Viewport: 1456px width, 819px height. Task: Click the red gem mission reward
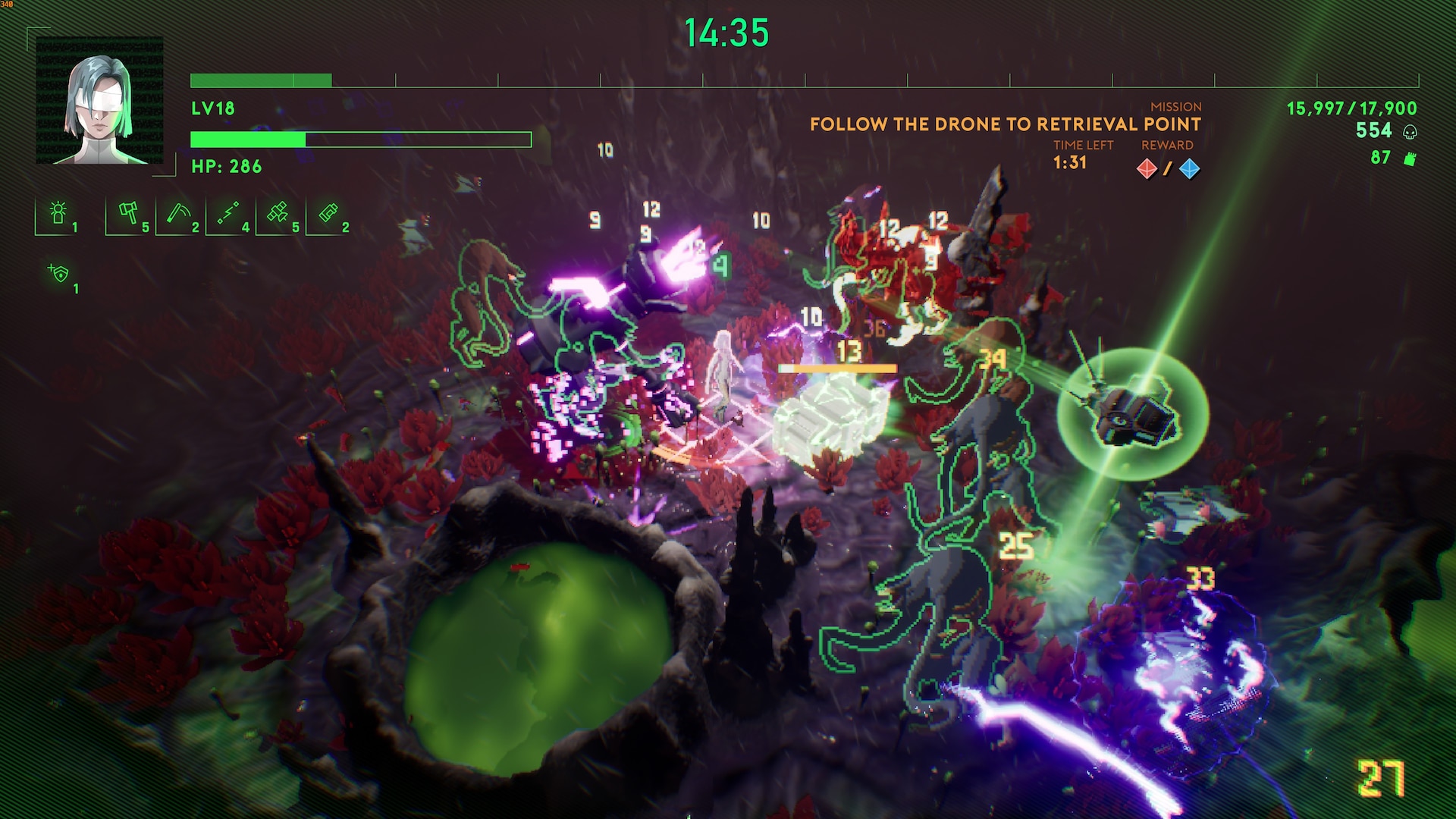[x=1147, y=168]
